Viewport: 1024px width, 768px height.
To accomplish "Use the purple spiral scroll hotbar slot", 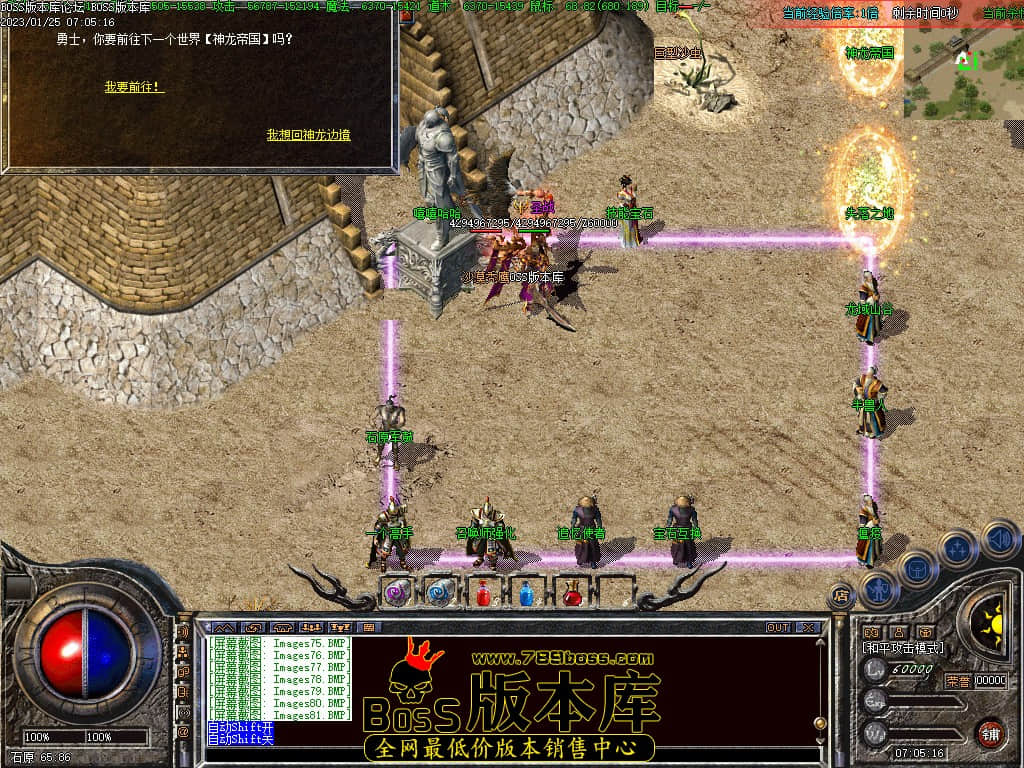I will point(395,593).
